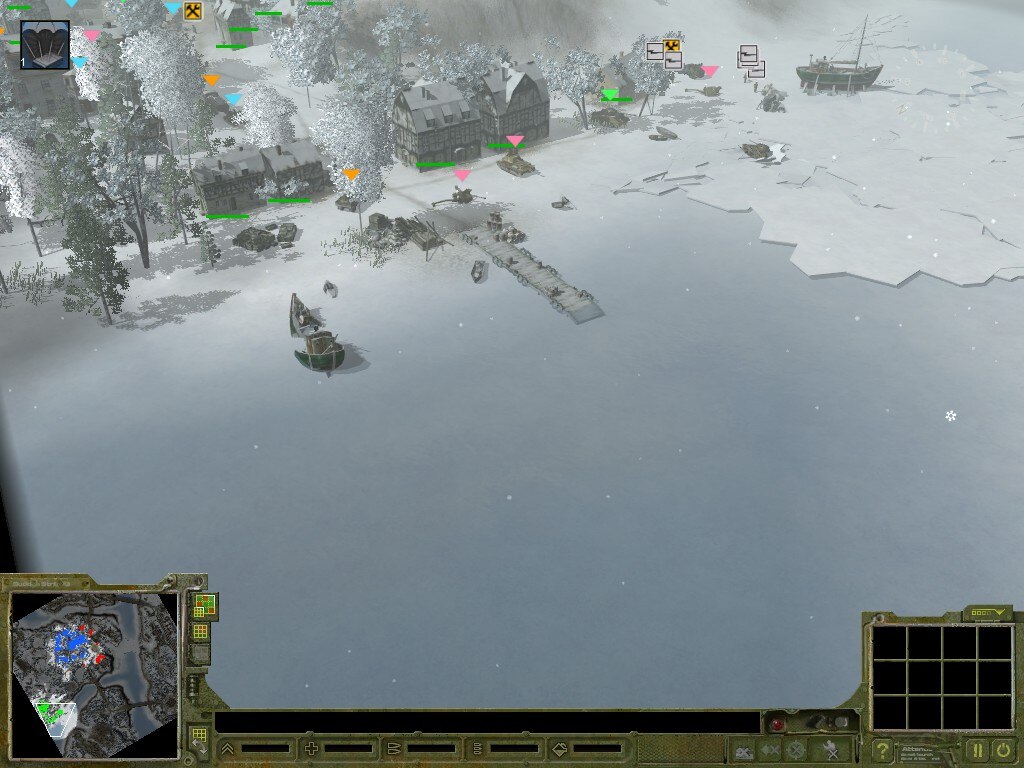
Task: Open the power button exit menu
Action: coord(1002,749)
